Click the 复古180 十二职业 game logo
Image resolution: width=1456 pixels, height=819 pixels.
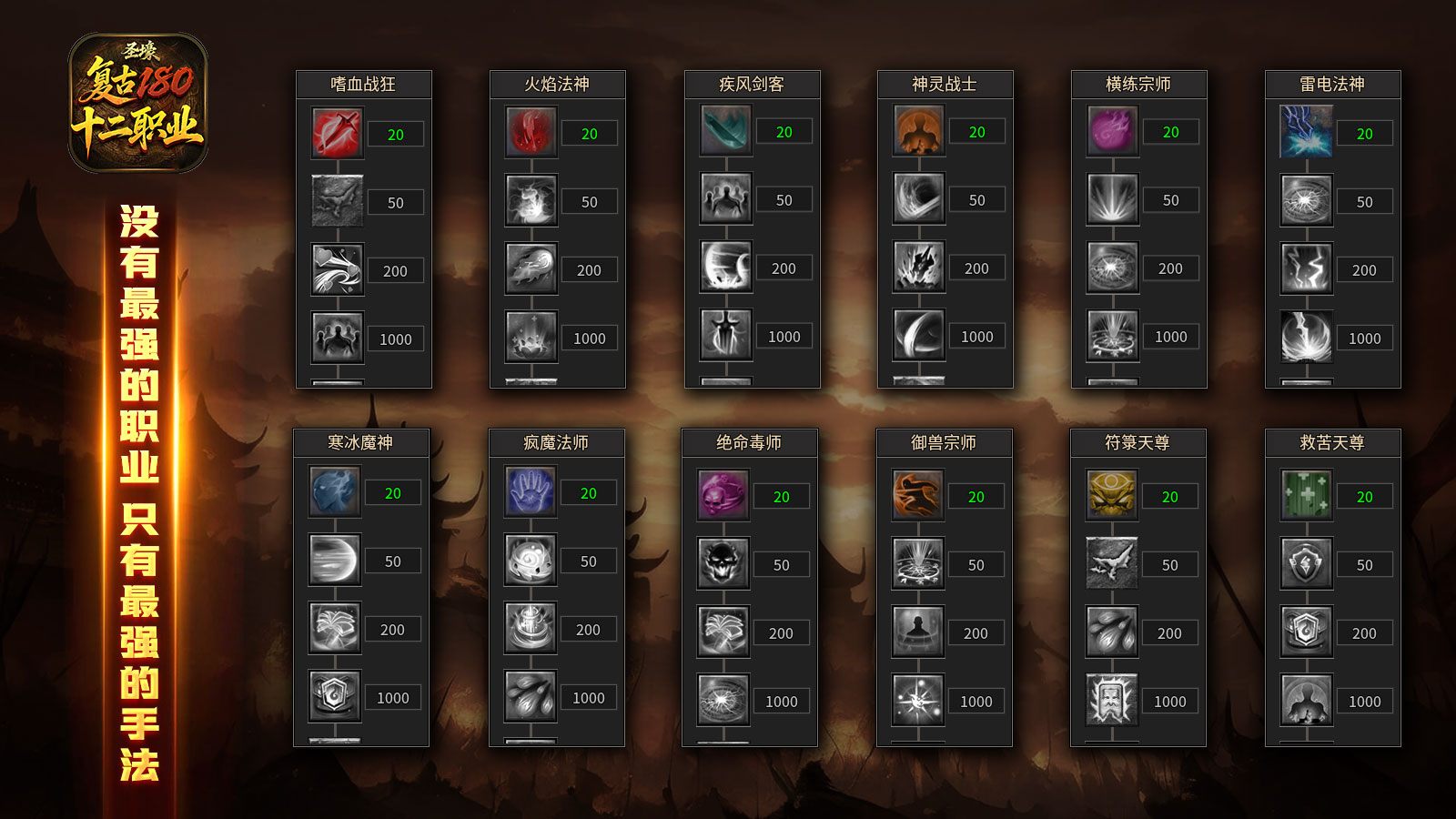[138, 103]
